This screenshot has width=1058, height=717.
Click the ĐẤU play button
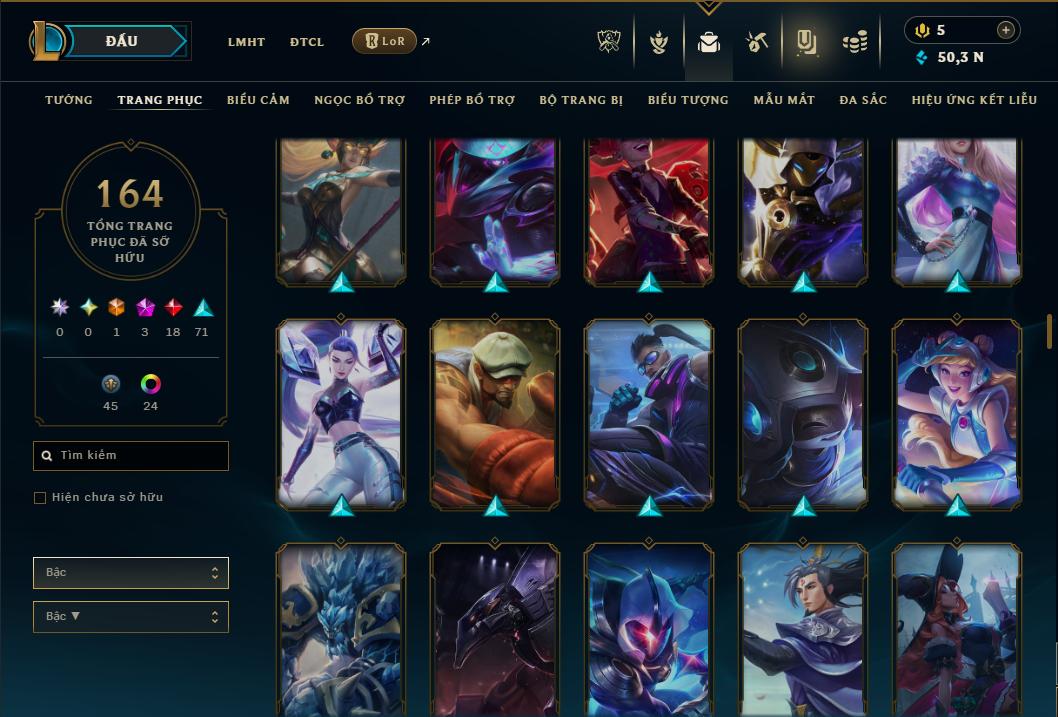point(122,41)
